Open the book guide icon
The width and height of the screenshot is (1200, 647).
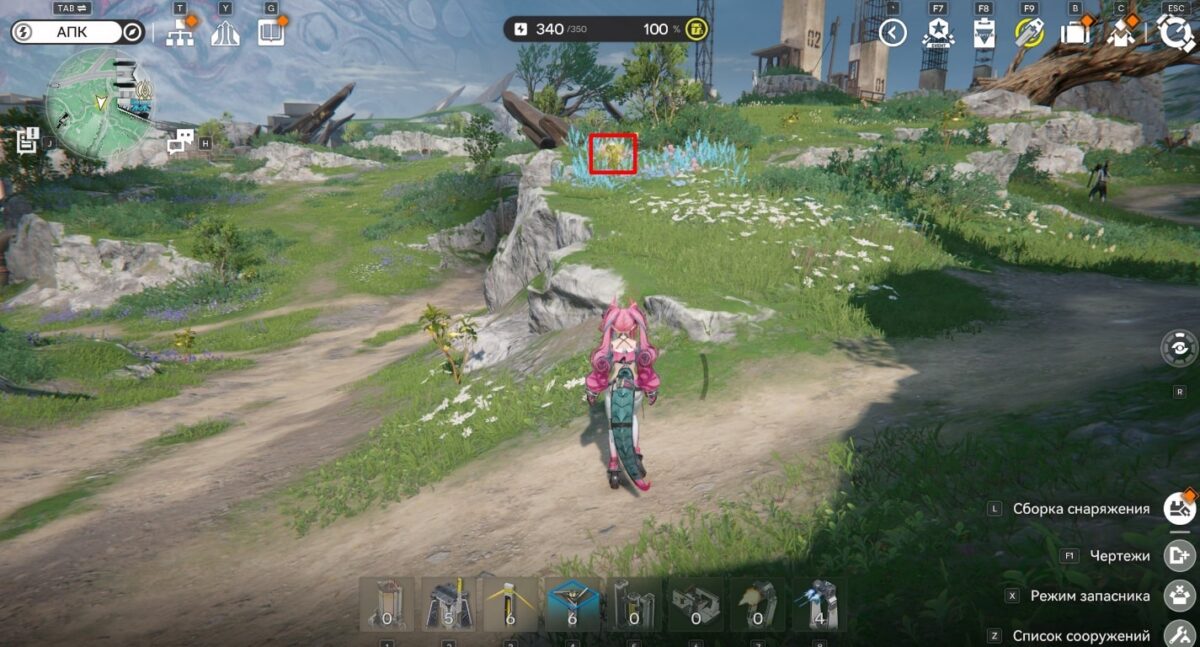click(271, 32)
